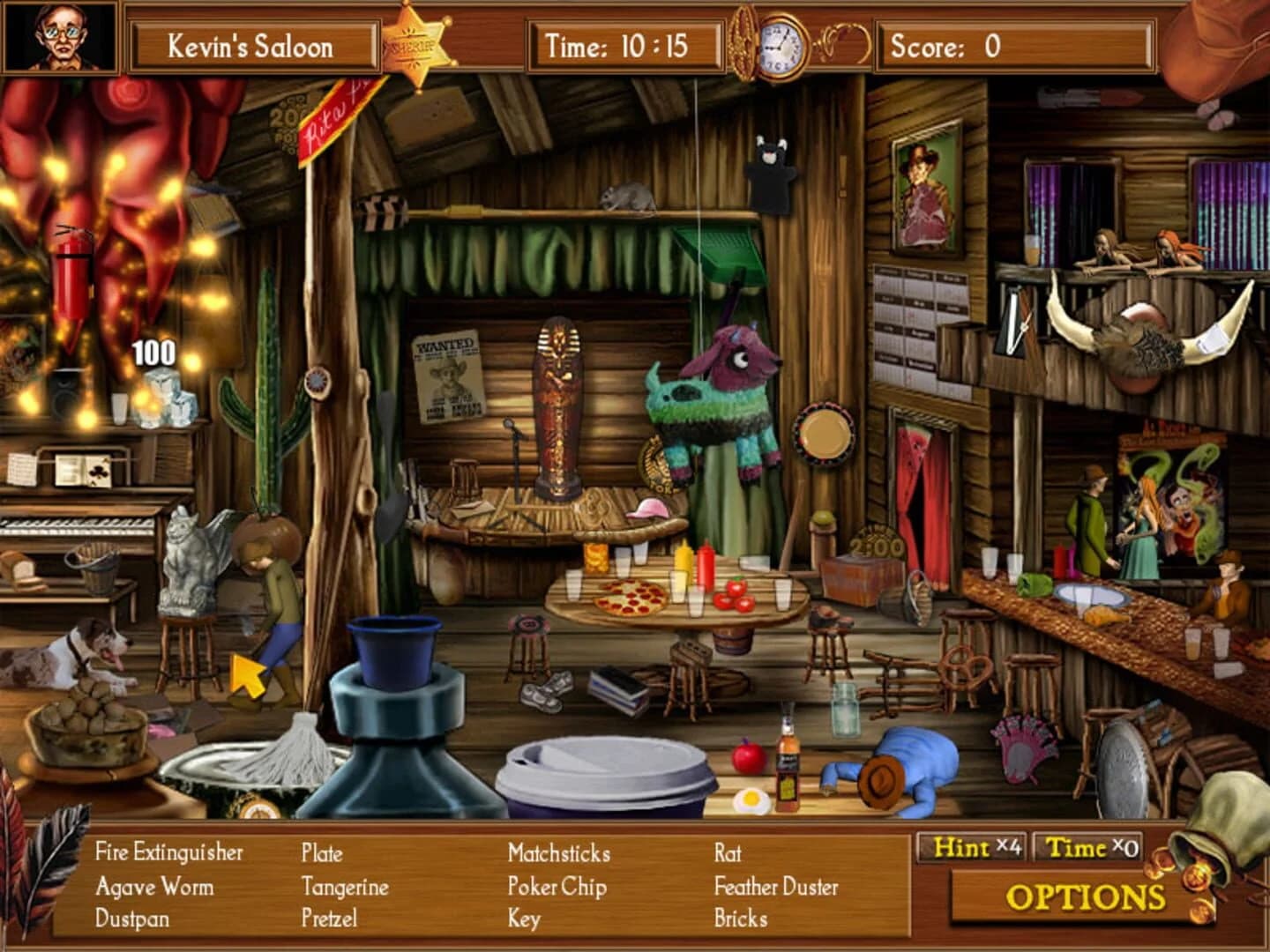Select "Poker Chip" in the item list
Image resolution: width=1270 pixels, height=952 pixels.
559,886
